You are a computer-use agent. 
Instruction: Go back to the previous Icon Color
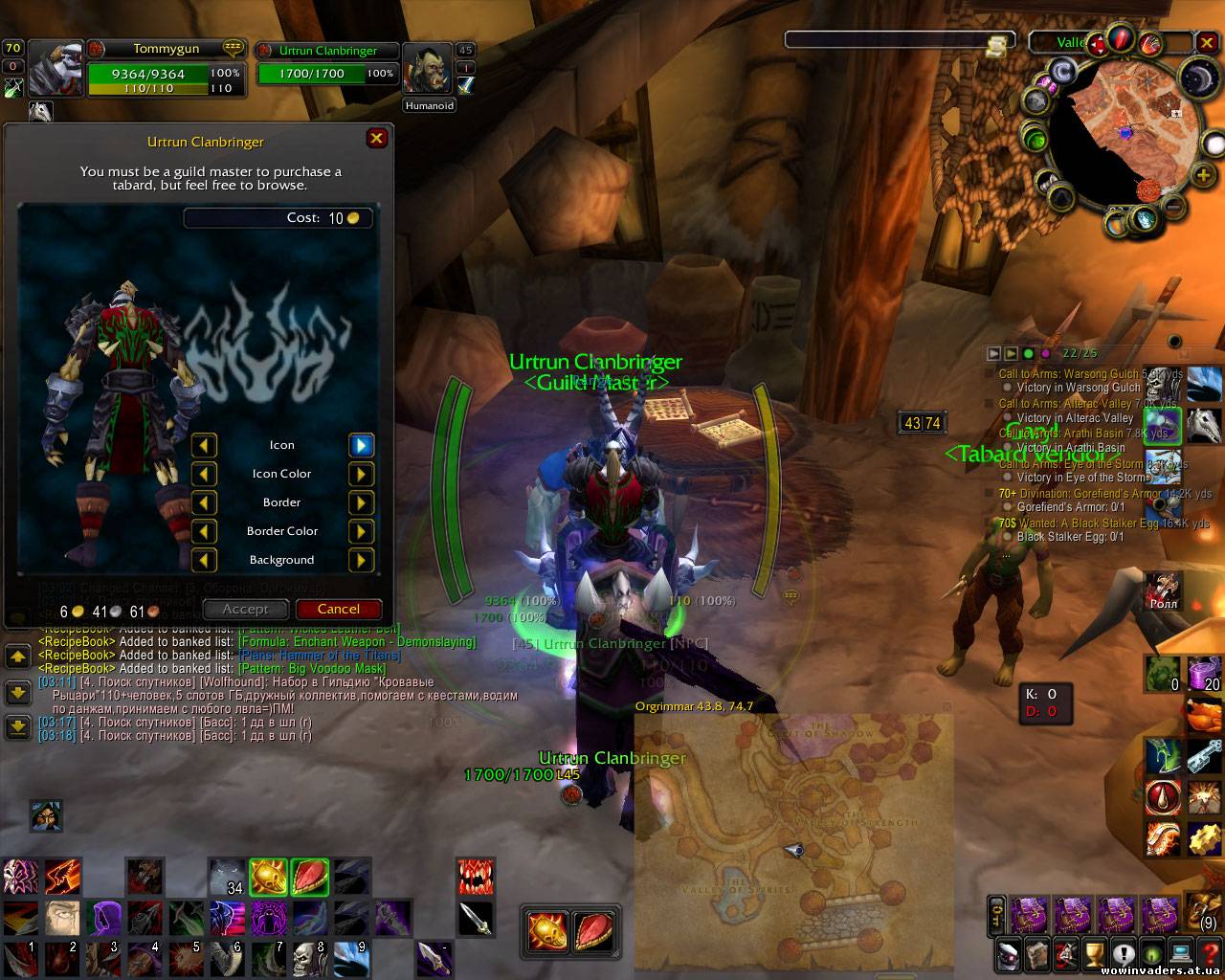pos(204,474)
